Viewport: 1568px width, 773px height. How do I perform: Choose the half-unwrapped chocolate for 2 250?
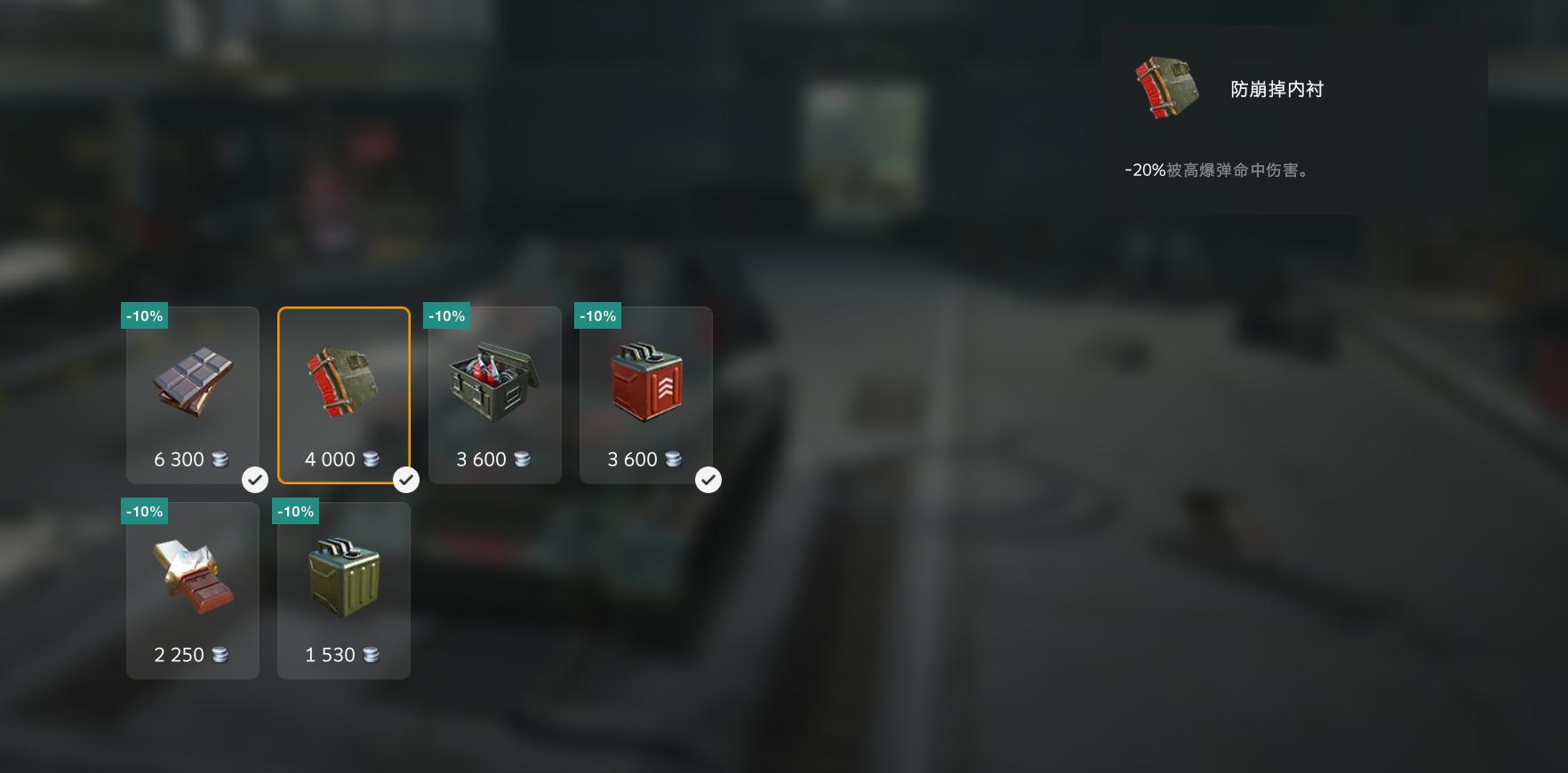[x=193, y=591]
